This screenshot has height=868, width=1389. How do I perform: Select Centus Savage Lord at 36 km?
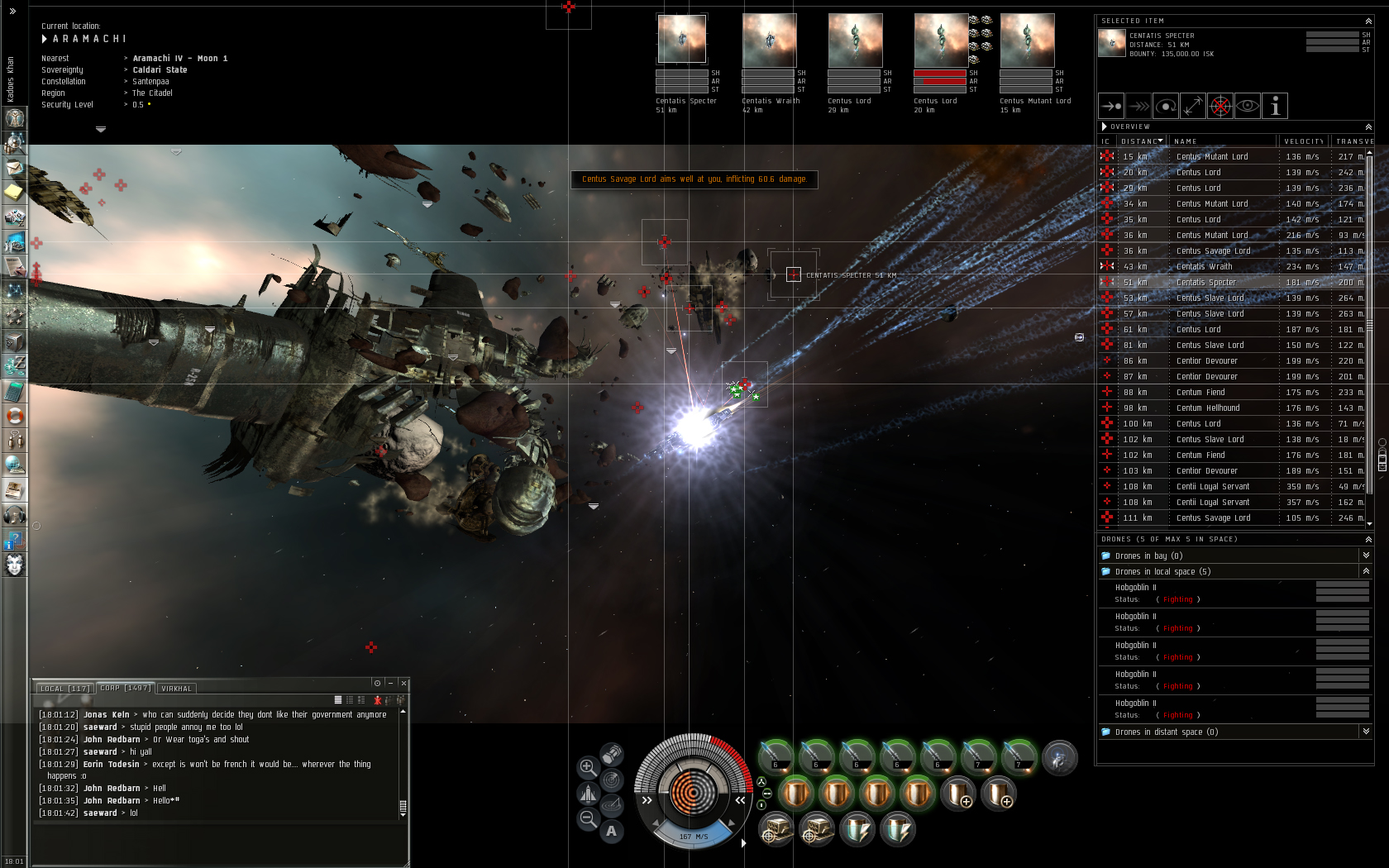click(1213, 251)
